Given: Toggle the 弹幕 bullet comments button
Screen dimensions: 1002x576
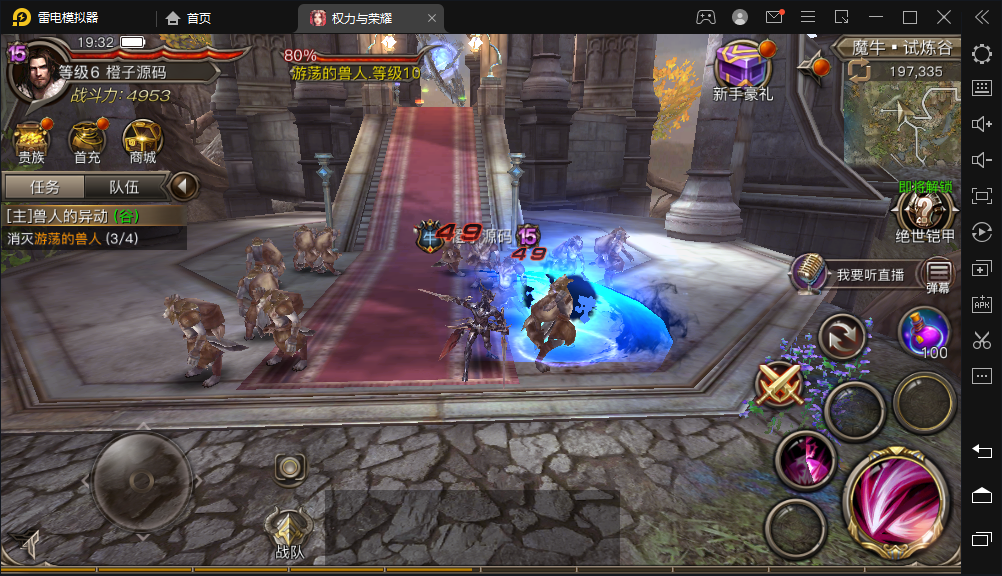Looking at the screenshot, I should (x=938, y=272).
